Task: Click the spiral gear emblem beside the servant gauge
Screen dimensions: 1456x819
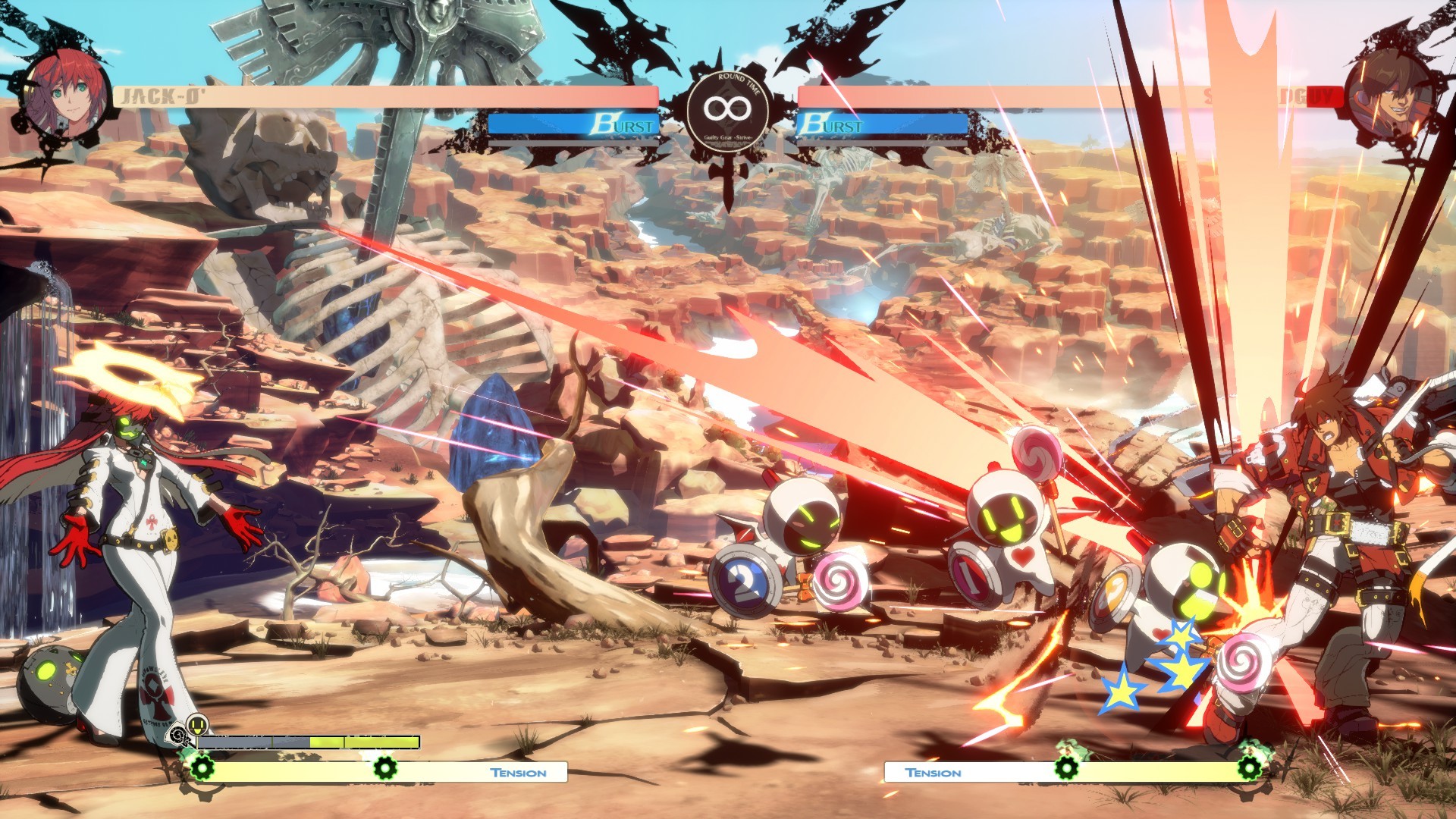Action: (x=177, y=733)
